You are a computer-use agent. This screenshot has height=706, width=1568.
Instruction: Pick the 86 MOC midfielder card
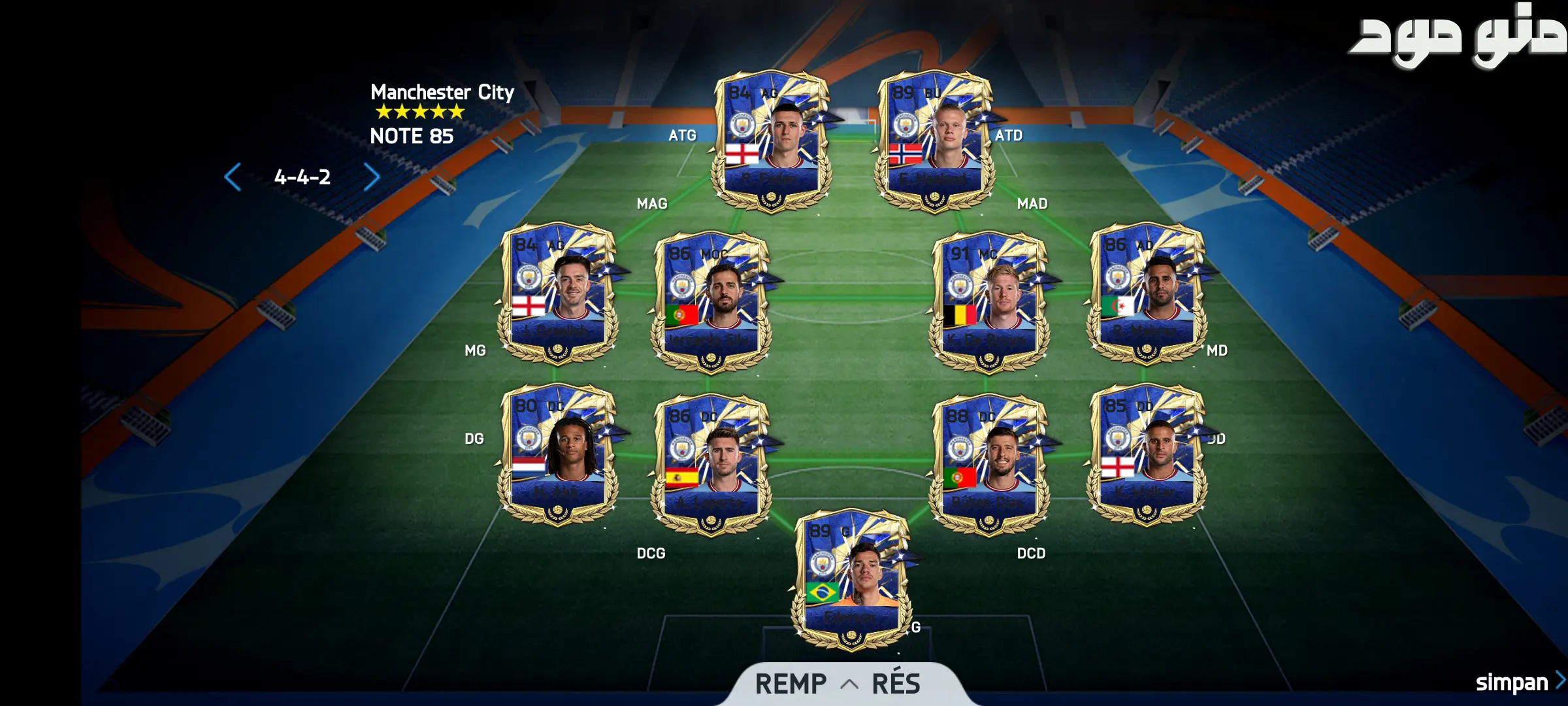tap(711, 302)
